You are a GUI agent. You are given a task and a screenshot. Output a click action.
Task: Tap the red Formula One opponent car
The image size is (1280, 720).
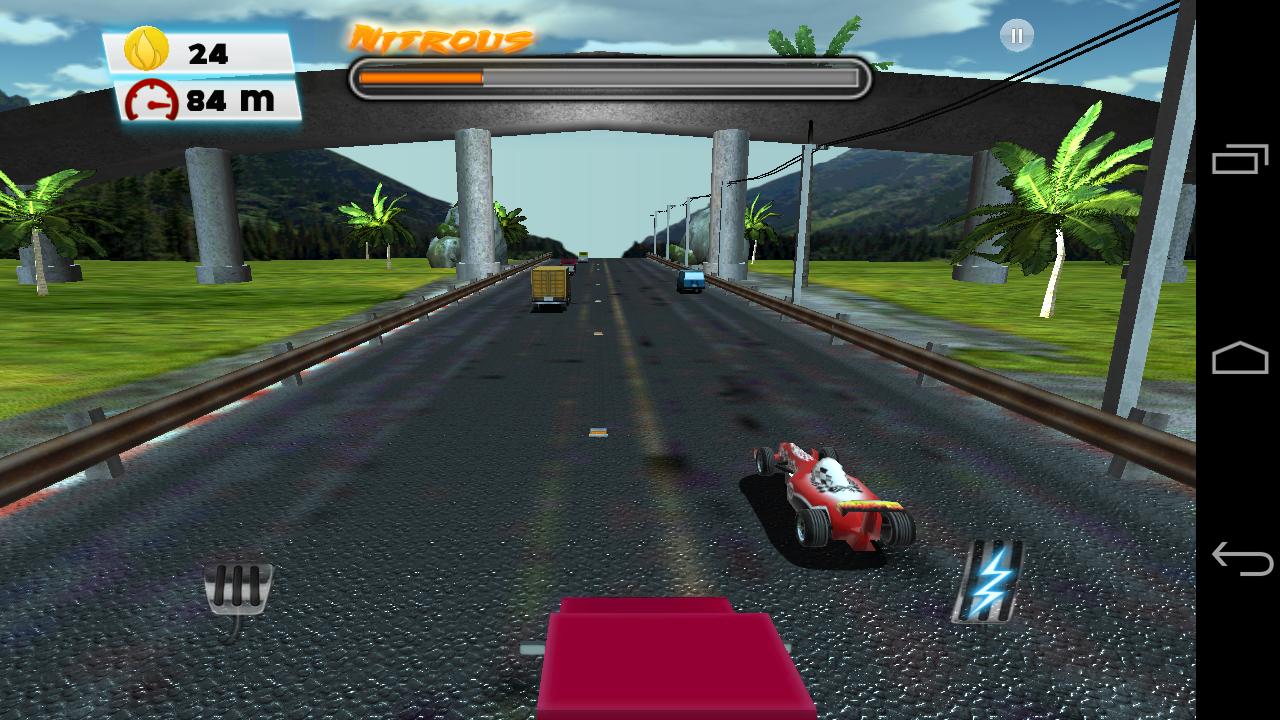(828, 492)
